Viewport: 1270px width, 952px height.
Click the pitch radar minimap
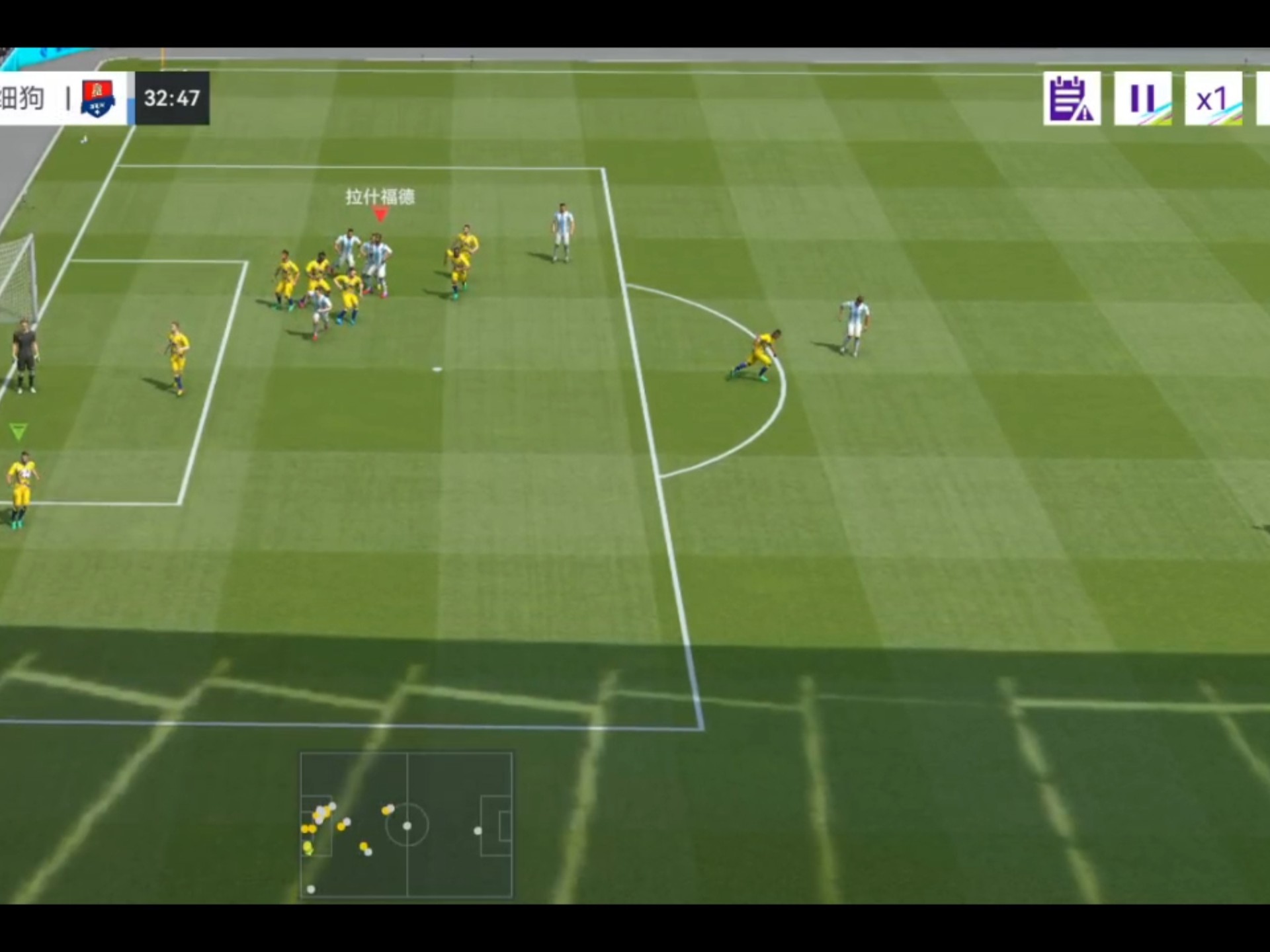406,824
